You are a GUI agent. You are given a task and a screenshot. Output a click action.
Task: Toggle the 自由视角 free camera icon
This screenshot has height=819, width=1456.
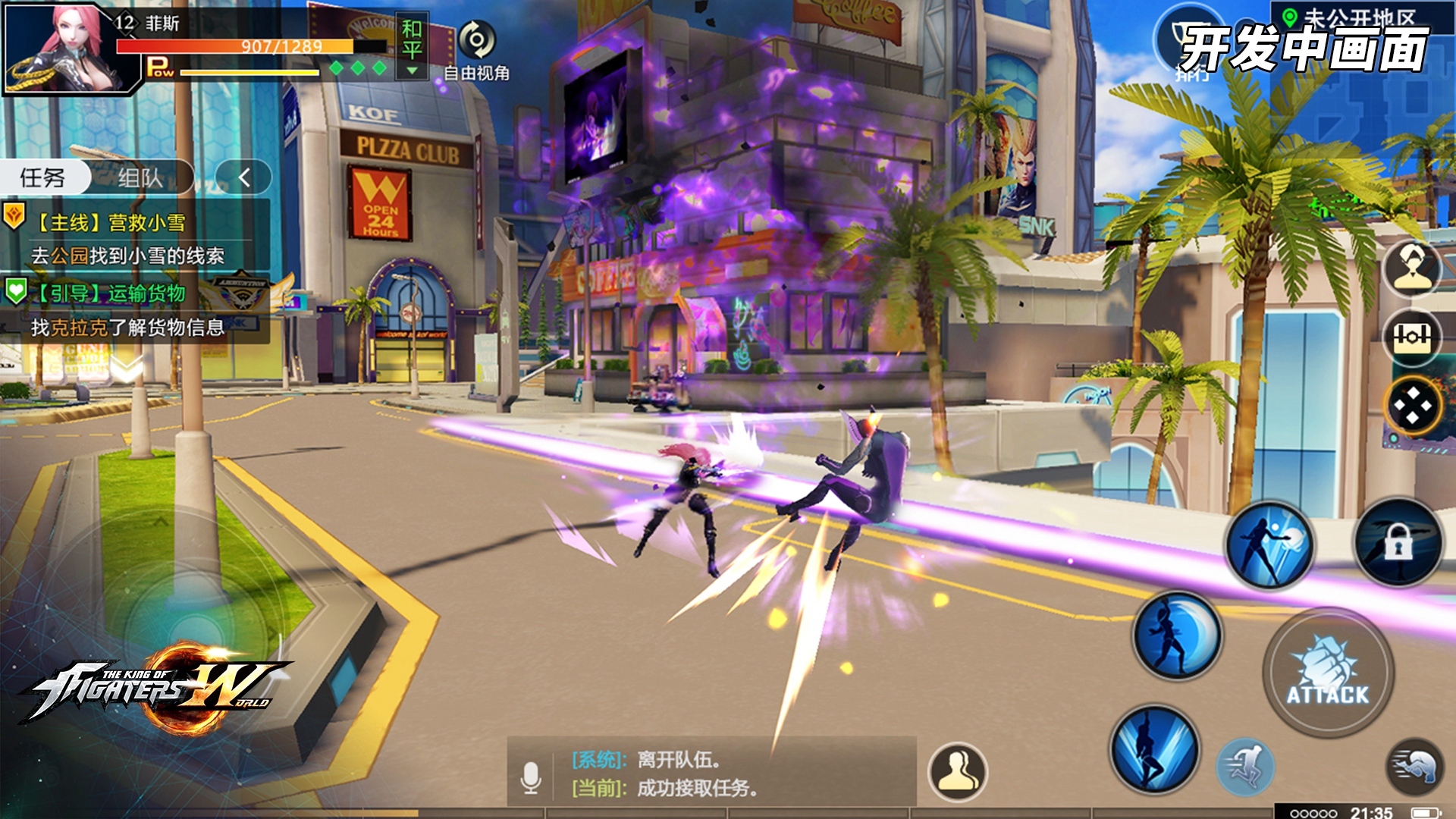pos(477,41)
